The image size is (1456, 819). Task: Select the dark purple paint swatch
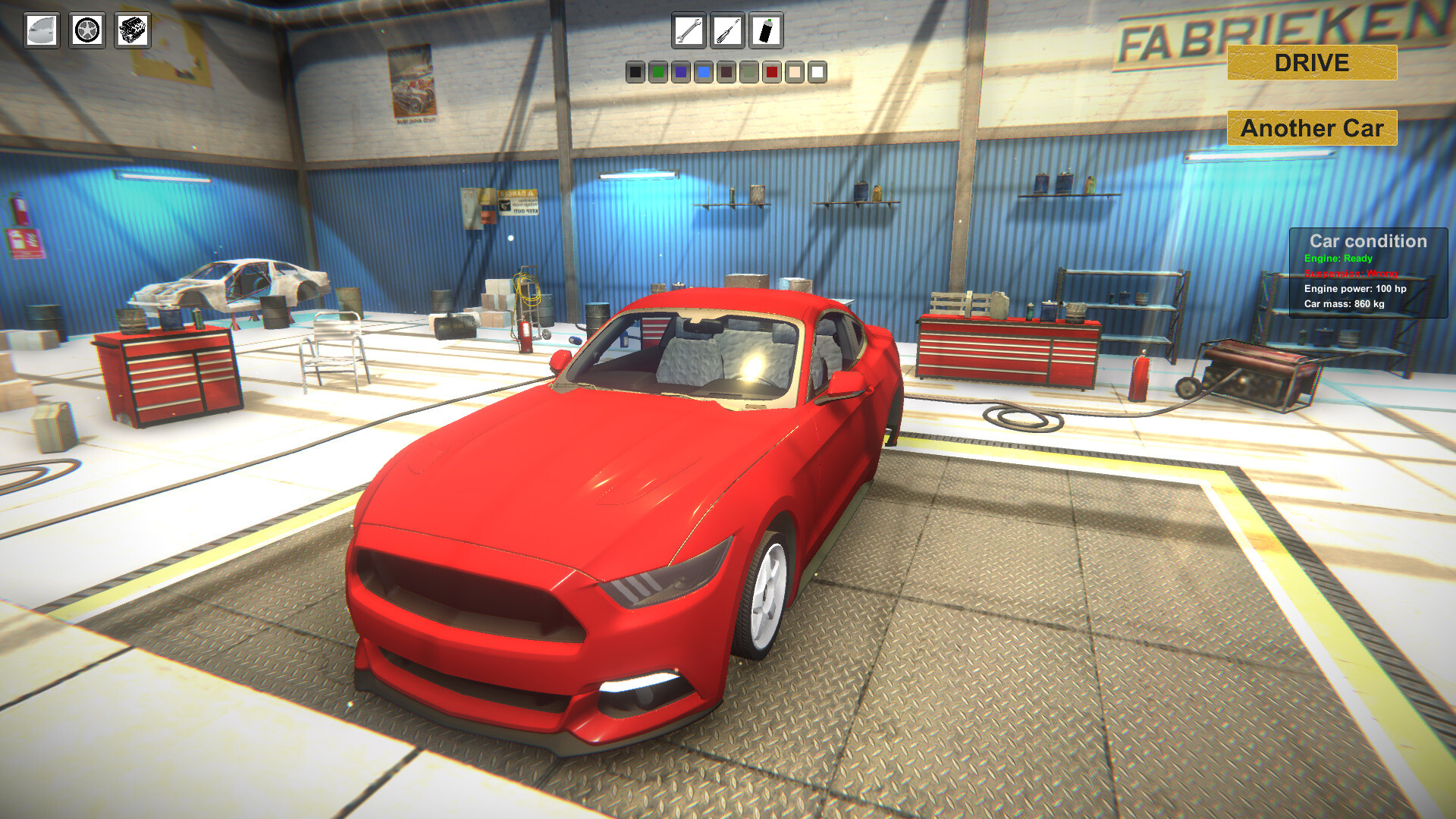680,73
